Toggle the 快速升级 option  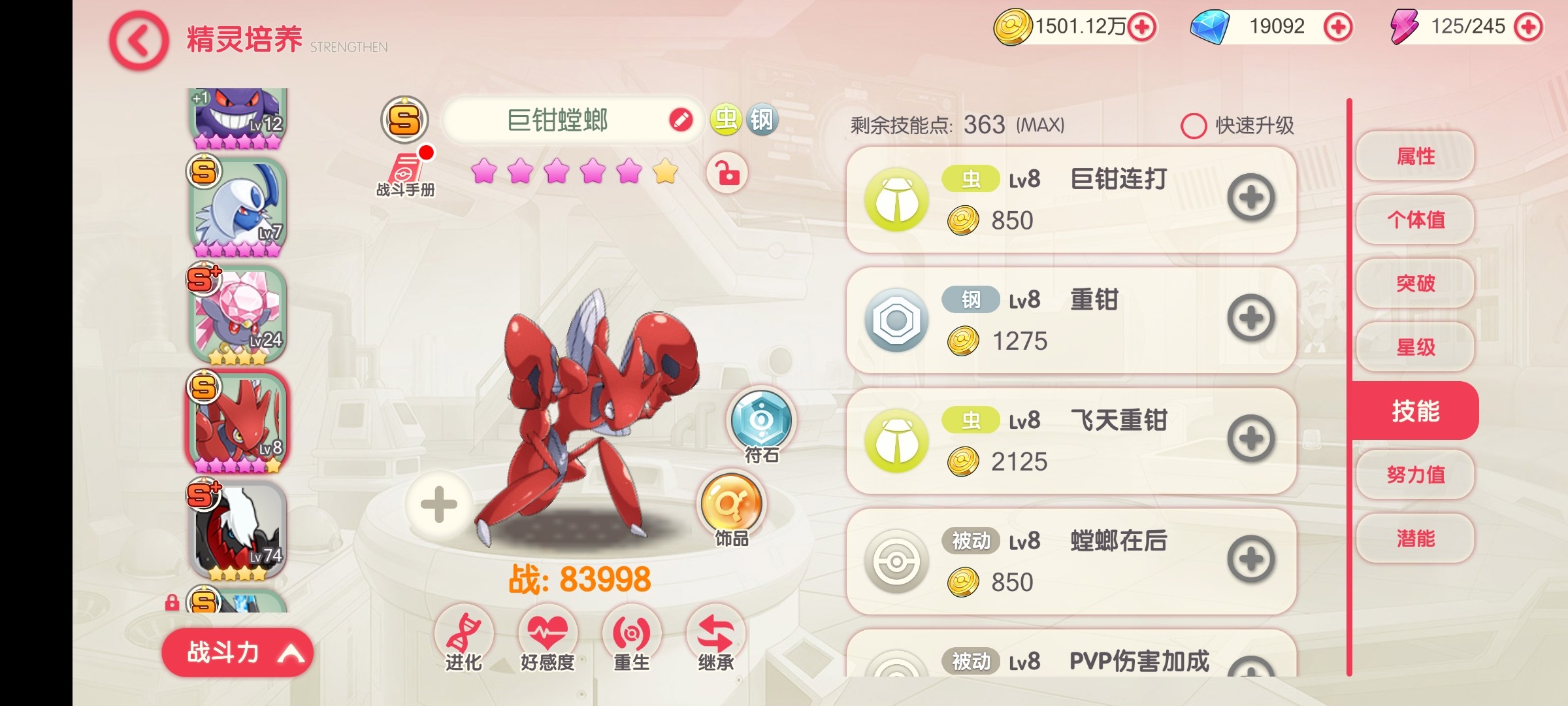pos(1194,126)
